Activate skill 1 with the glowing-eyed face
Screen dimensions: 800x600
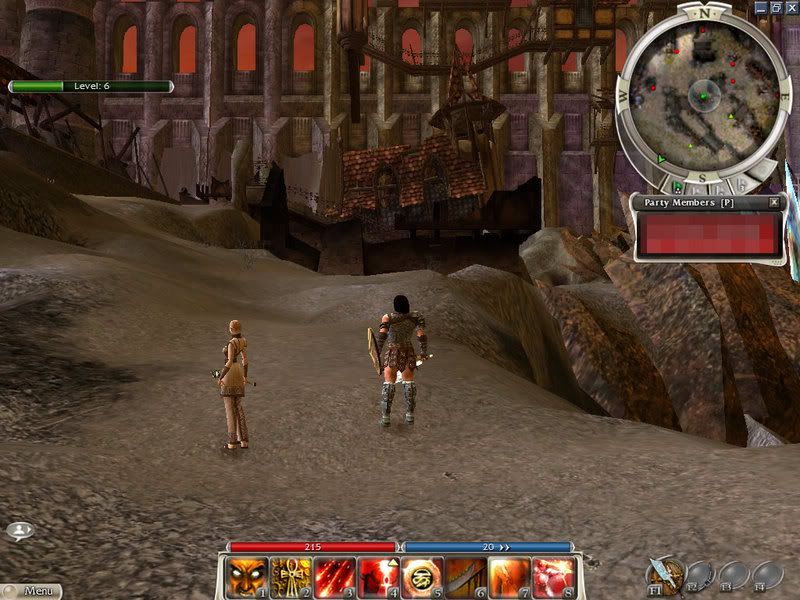(246, 577)
